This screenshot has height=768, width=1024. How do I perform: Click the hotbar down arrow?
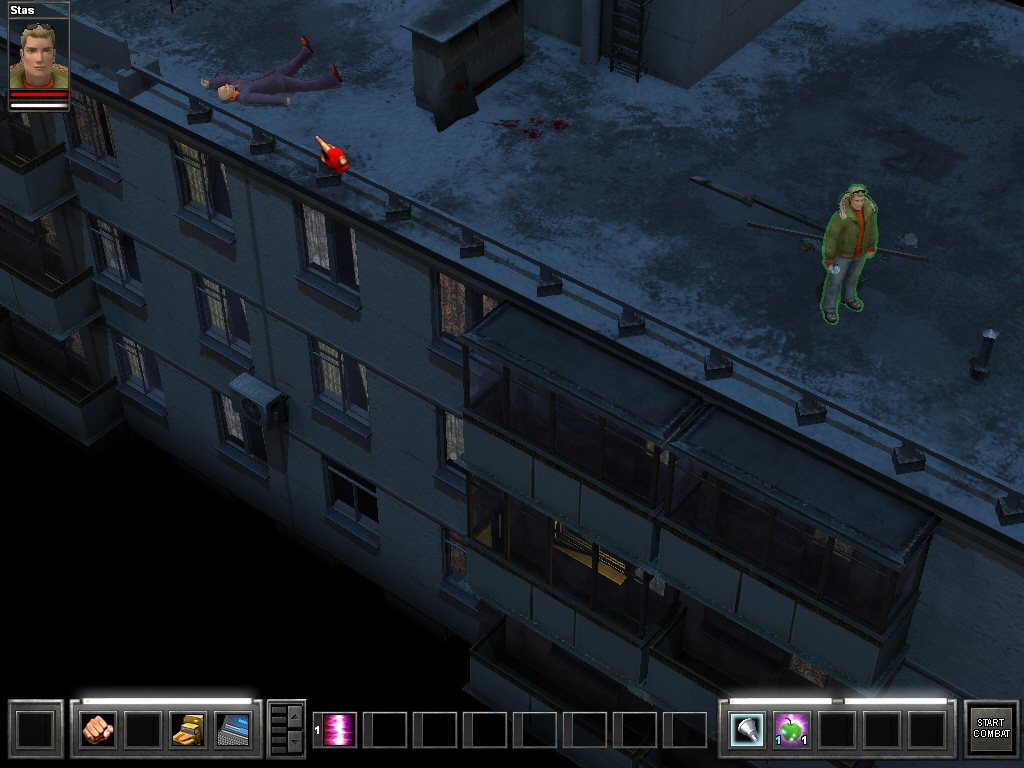294,741
